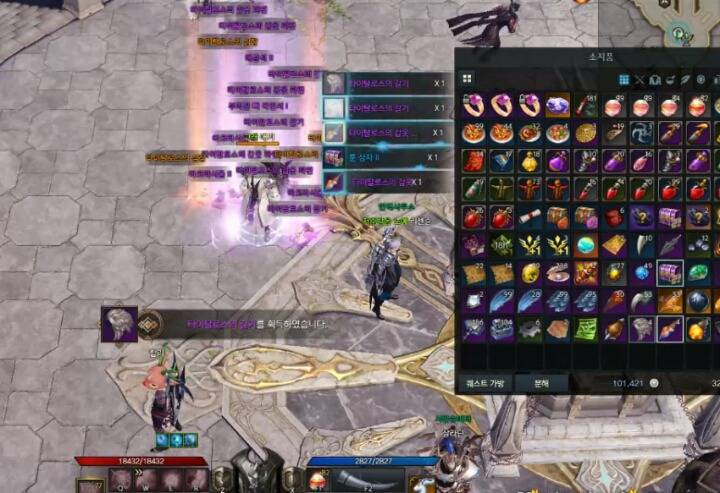Toggle the inventory grid view icon

pos(467,79)
